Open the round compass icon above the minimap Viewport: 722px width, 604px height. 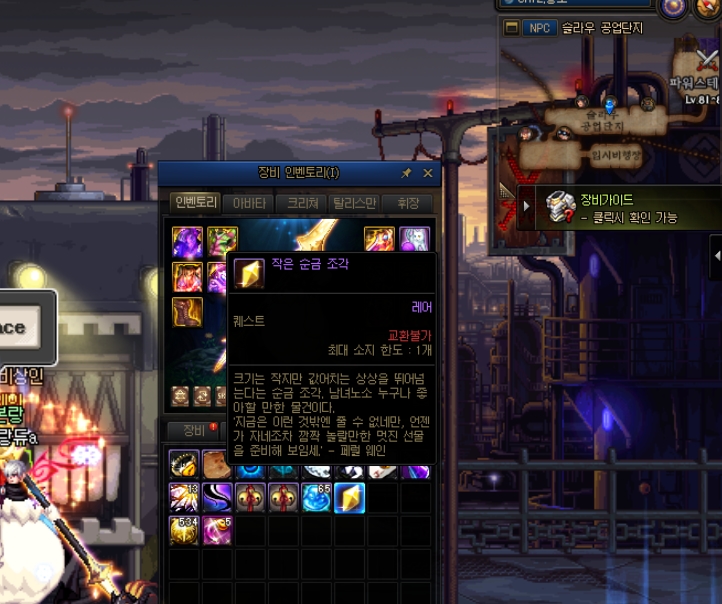674,6
